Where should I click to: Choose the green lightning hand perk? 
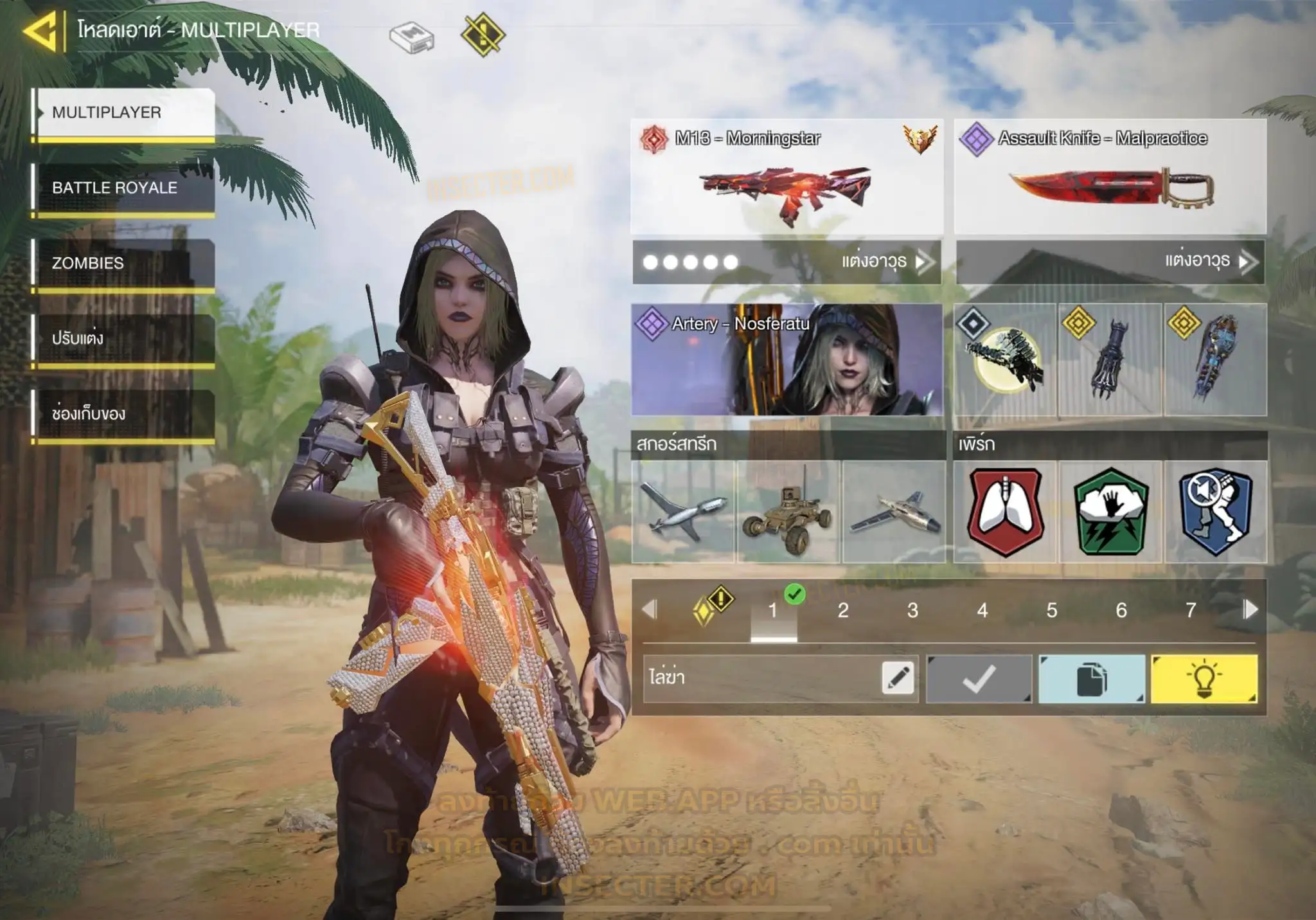tap(1110, 511)
